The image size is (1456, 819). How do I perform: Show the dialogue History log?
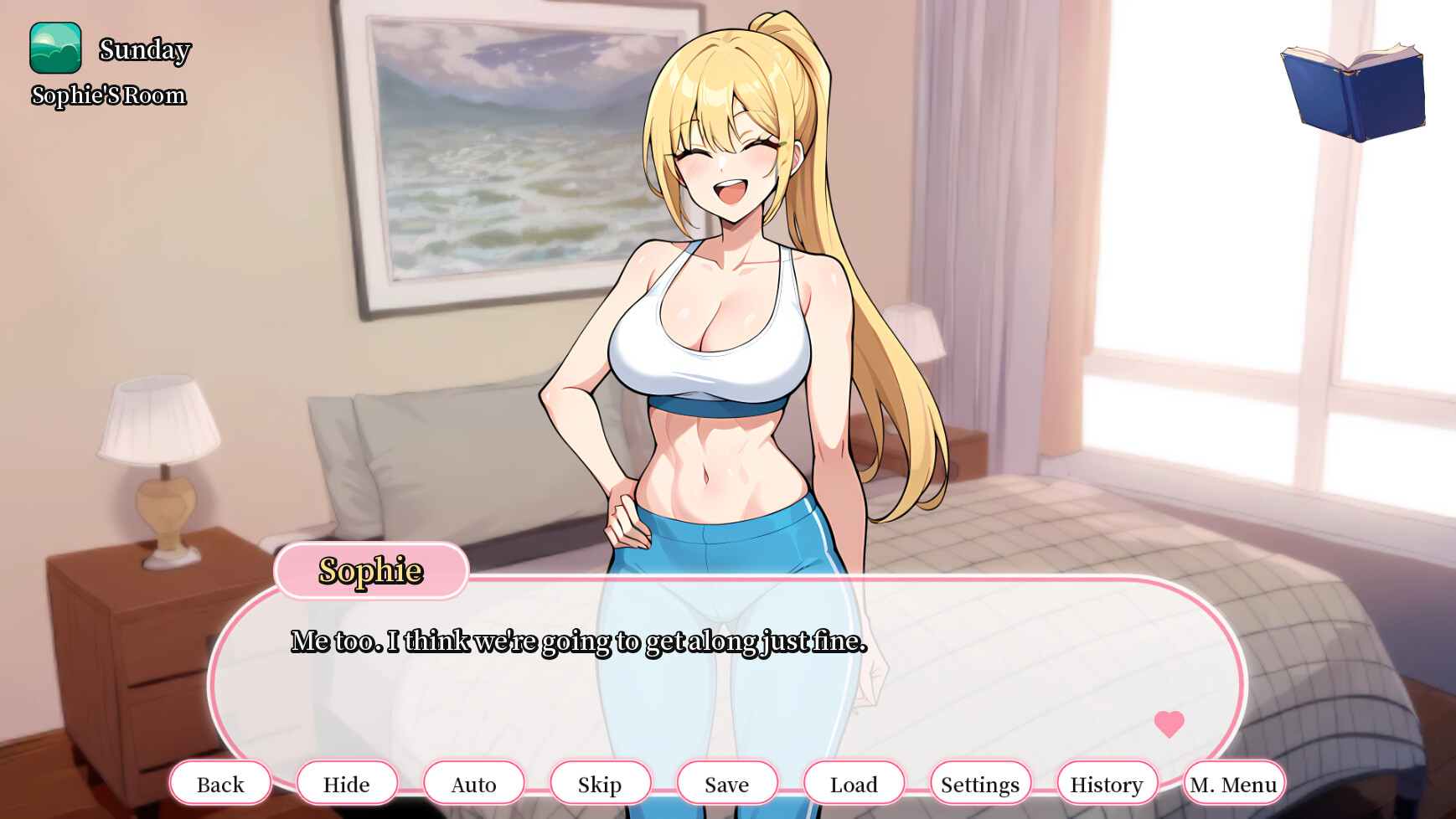1107,784
